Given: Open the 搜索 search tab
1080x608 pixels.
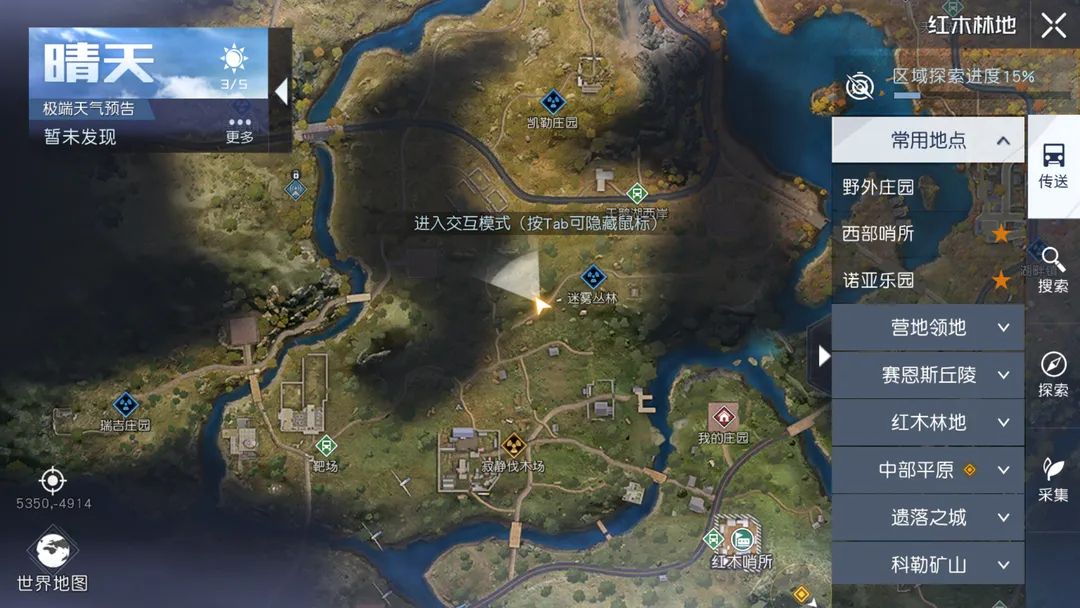Looking at the screenshot, I should tap(1053, 270).
